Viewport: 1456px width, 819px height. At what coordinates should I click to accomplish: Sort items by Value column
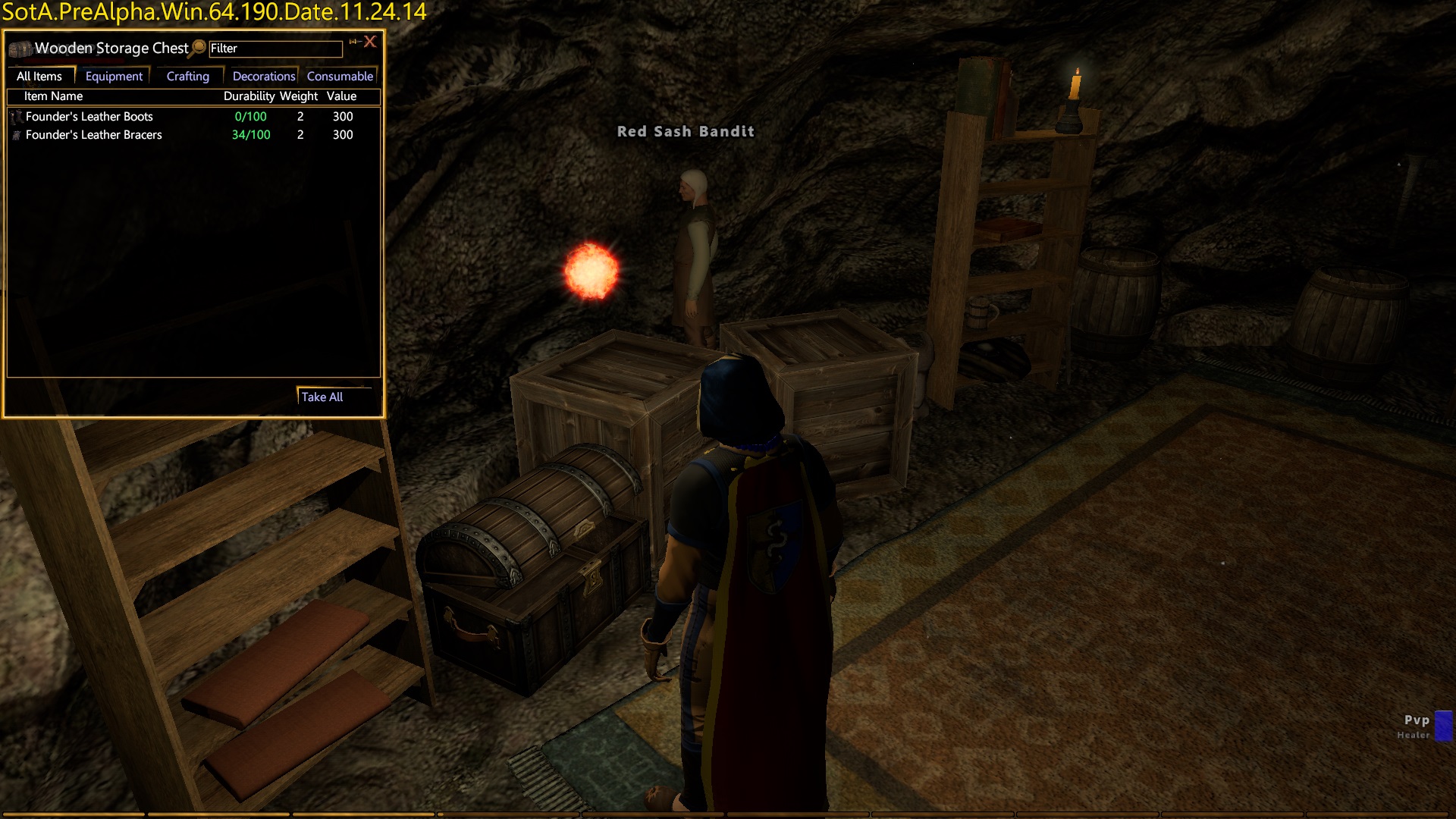[341, 96]
